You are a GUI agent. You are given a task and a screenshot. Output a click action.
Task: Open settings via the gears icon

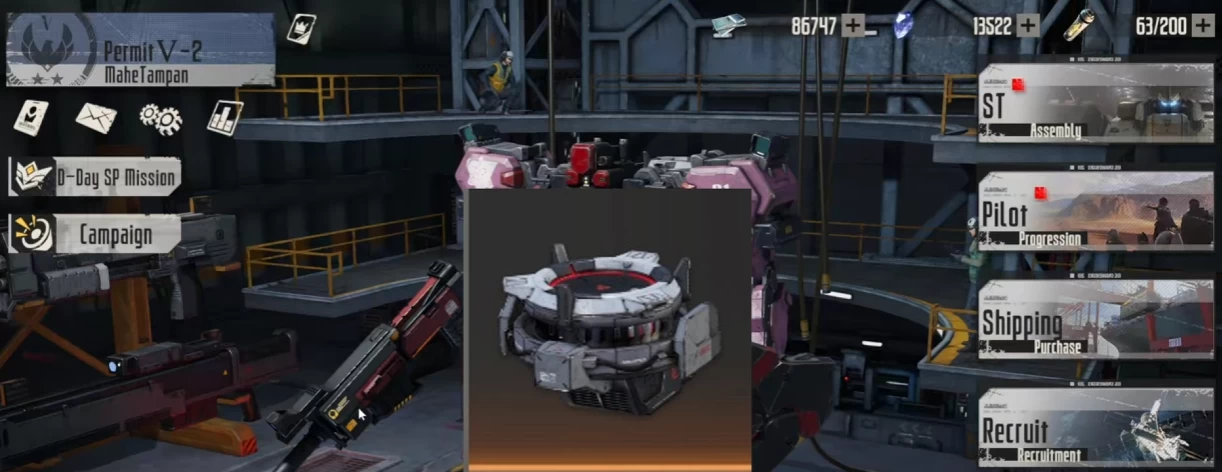click(160, 118)
